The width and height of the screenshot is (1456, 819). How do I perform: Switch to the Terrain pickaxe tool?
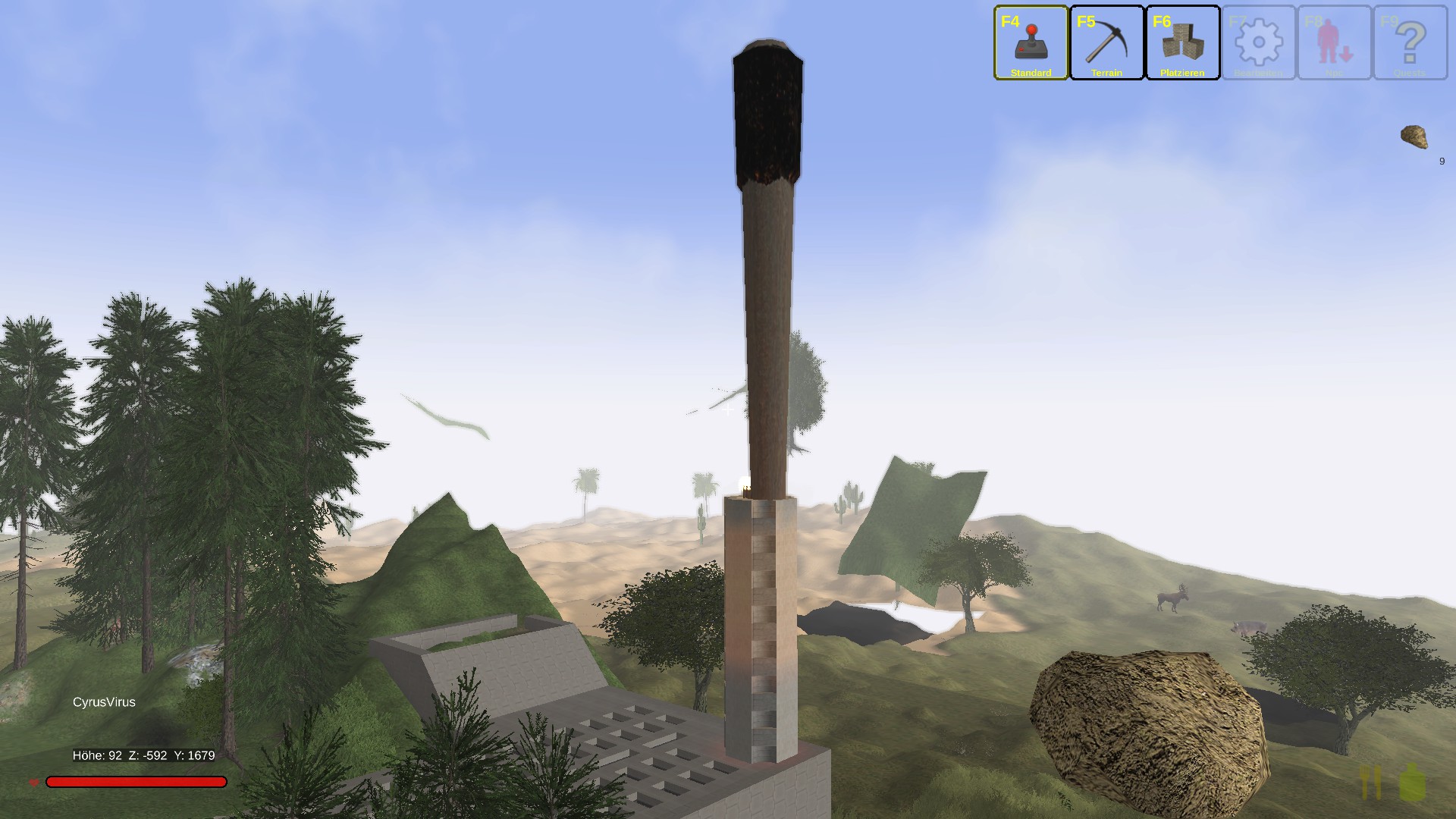pos(1106,43)
